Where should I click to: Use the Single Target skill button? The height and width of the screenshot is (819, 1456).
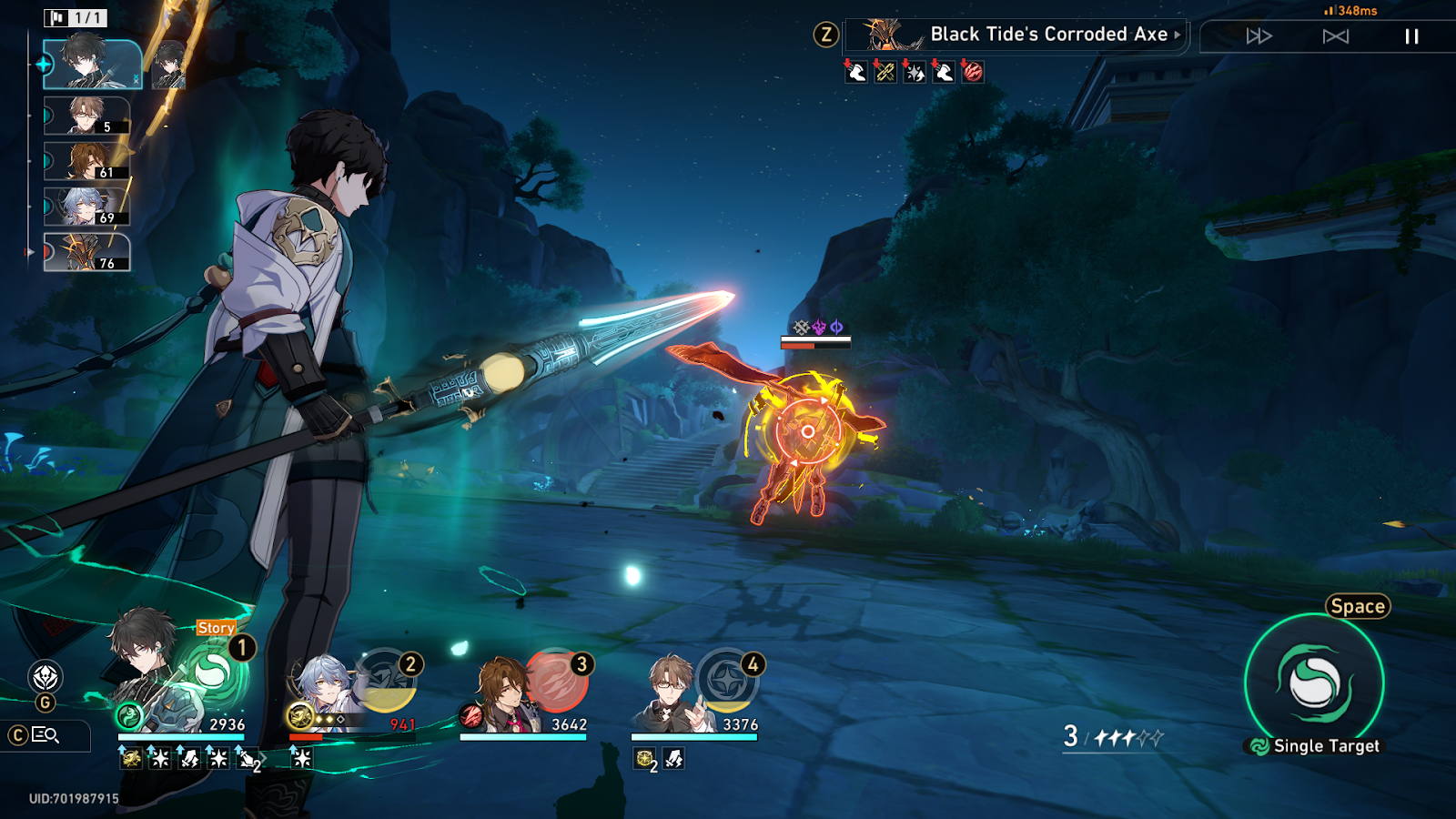pos(1314,682)
